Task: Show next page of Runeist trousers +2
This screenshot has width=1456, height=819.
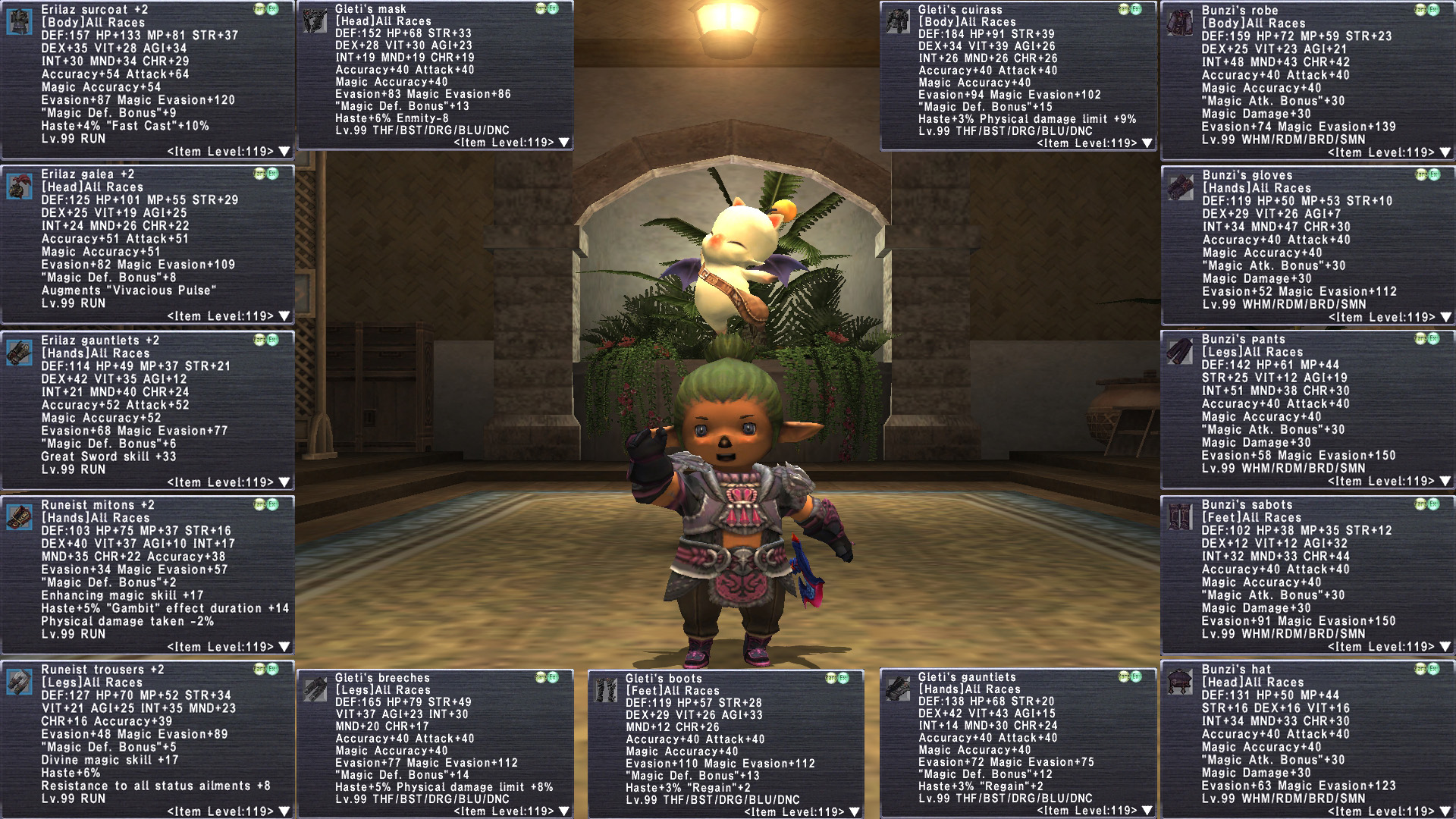Action: 284,811
